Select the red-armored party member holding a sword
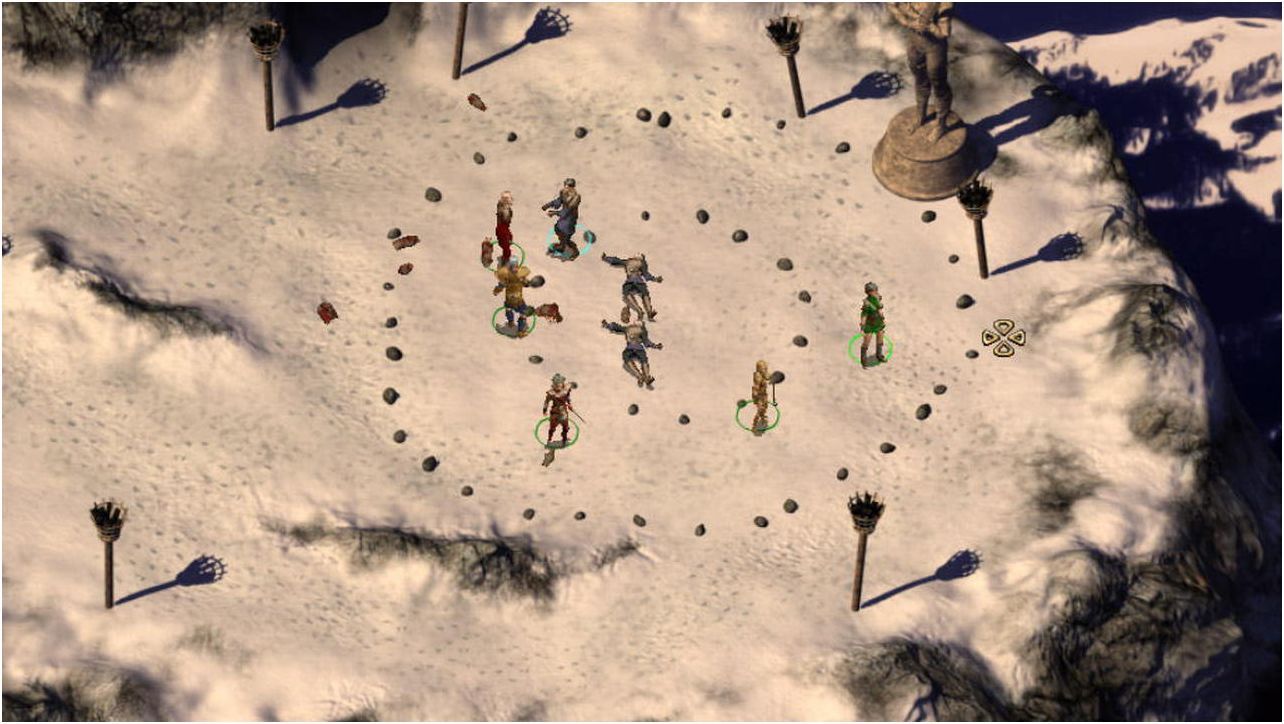Screen dimensions: 1284x724 point(557,409)
